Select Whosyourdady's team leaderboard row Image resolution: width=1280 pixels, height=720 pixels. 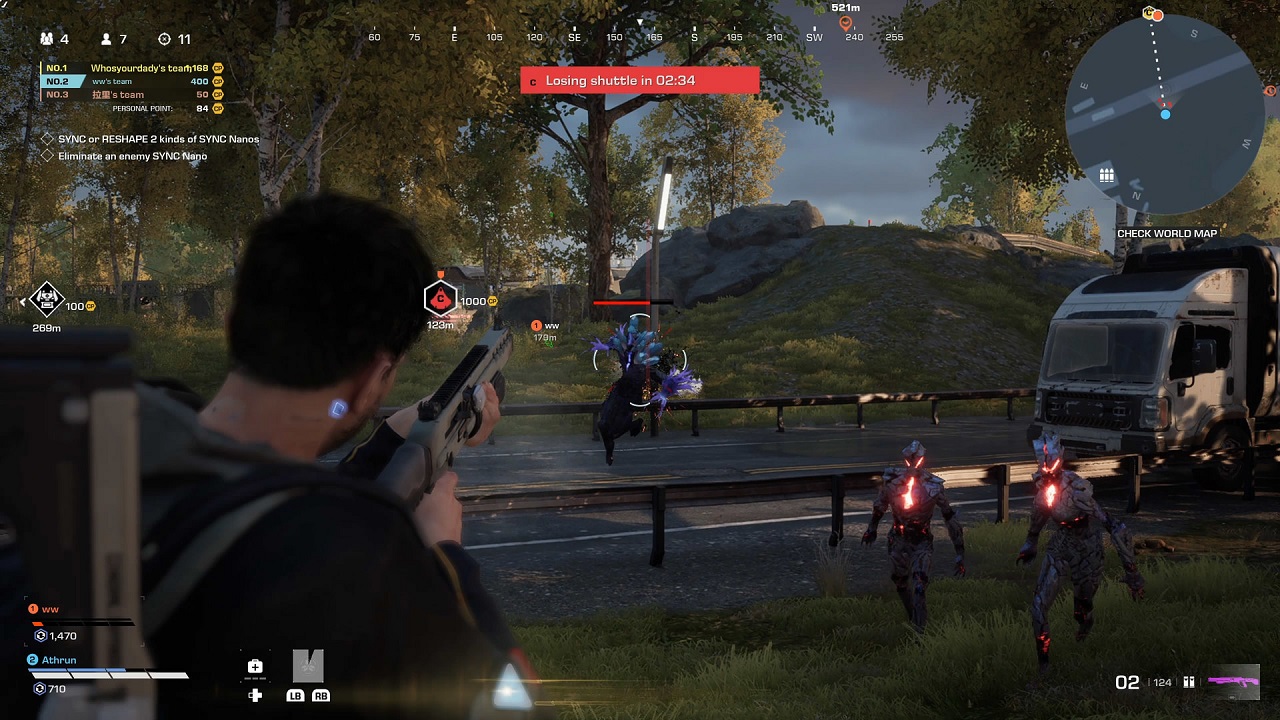click(131, 68)
